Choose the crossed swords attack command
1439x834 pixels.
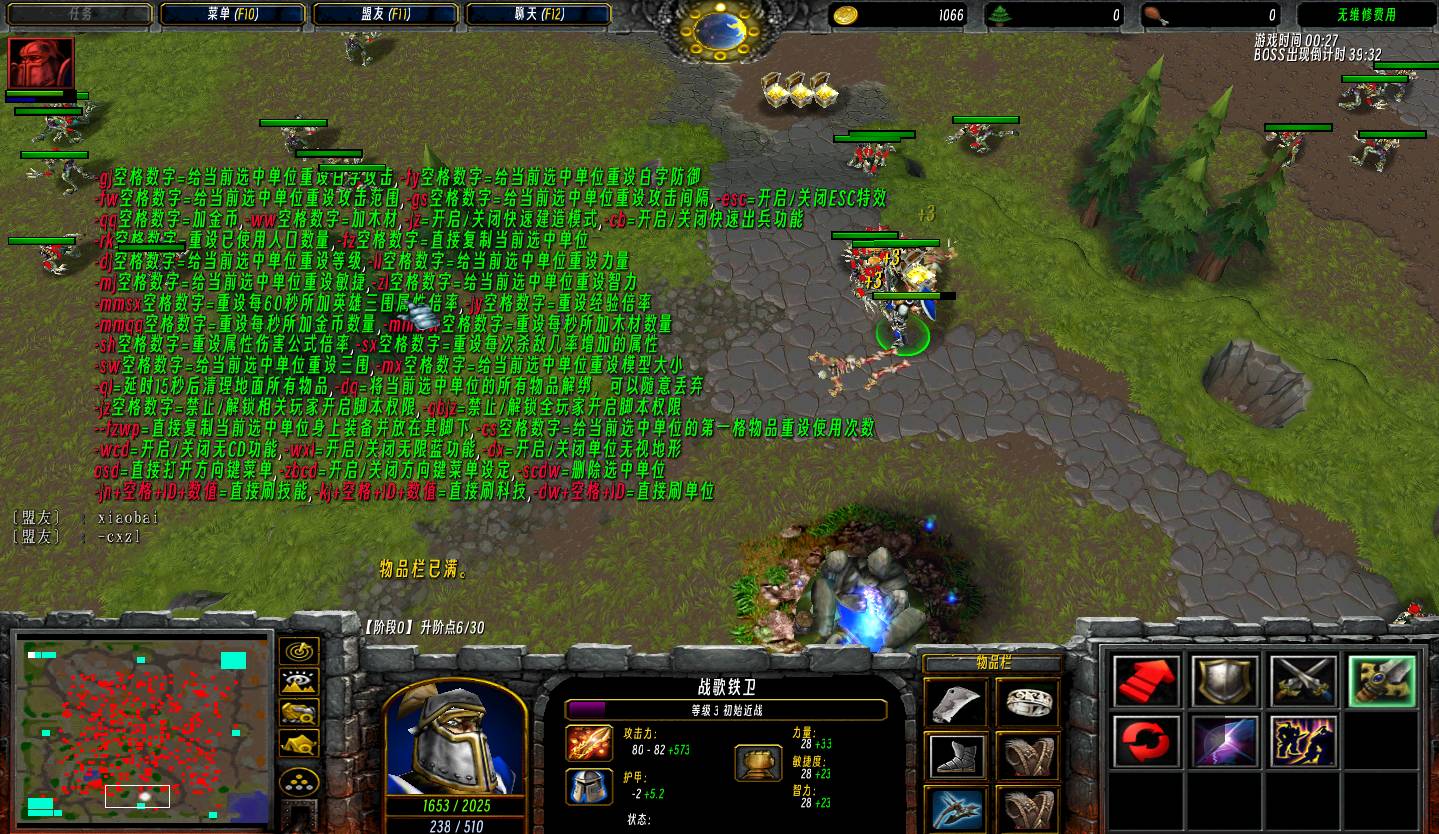click(x=1303, y=681)
